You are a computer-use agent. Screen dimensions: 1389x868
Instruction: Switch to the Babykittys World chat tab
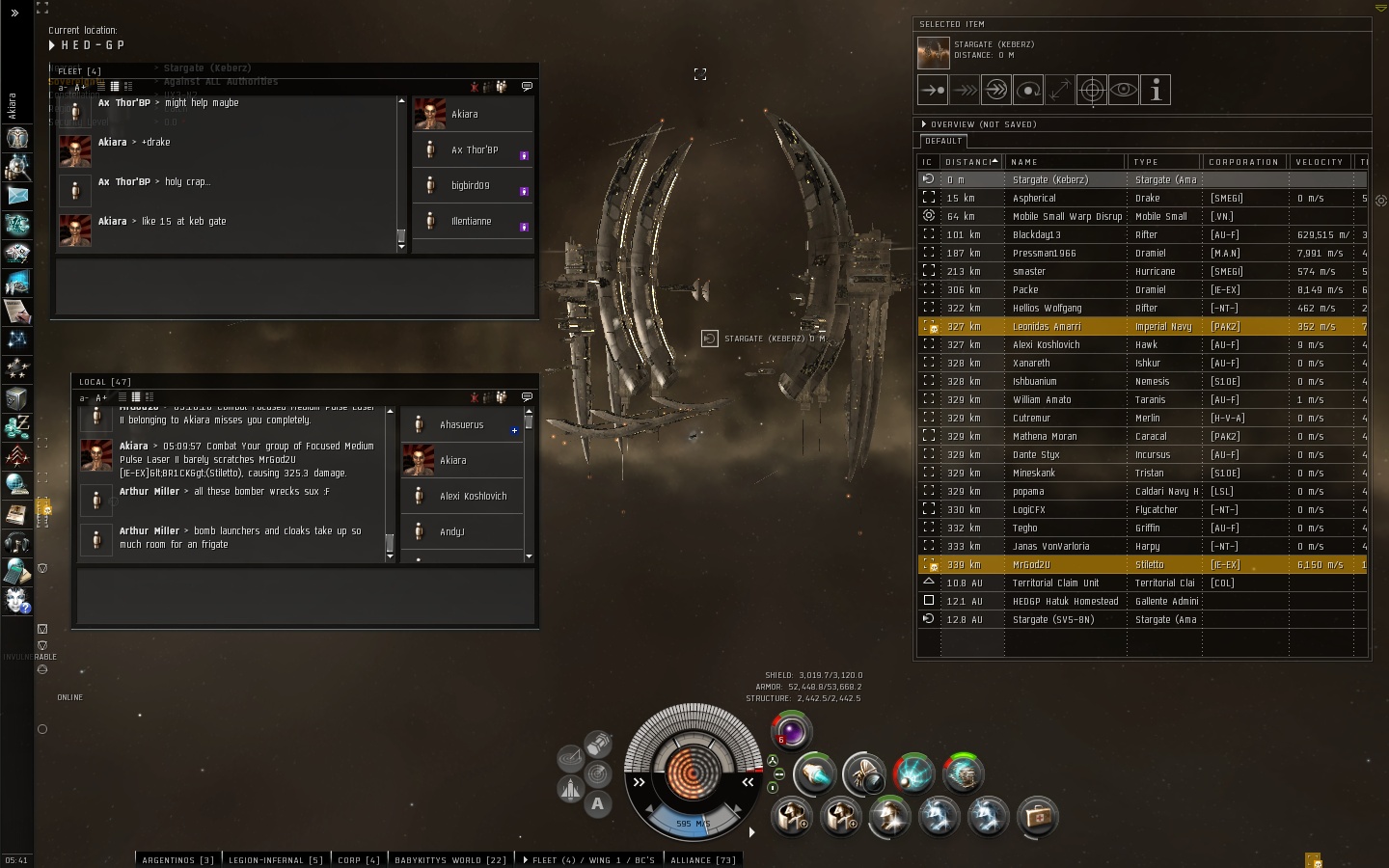449,859
